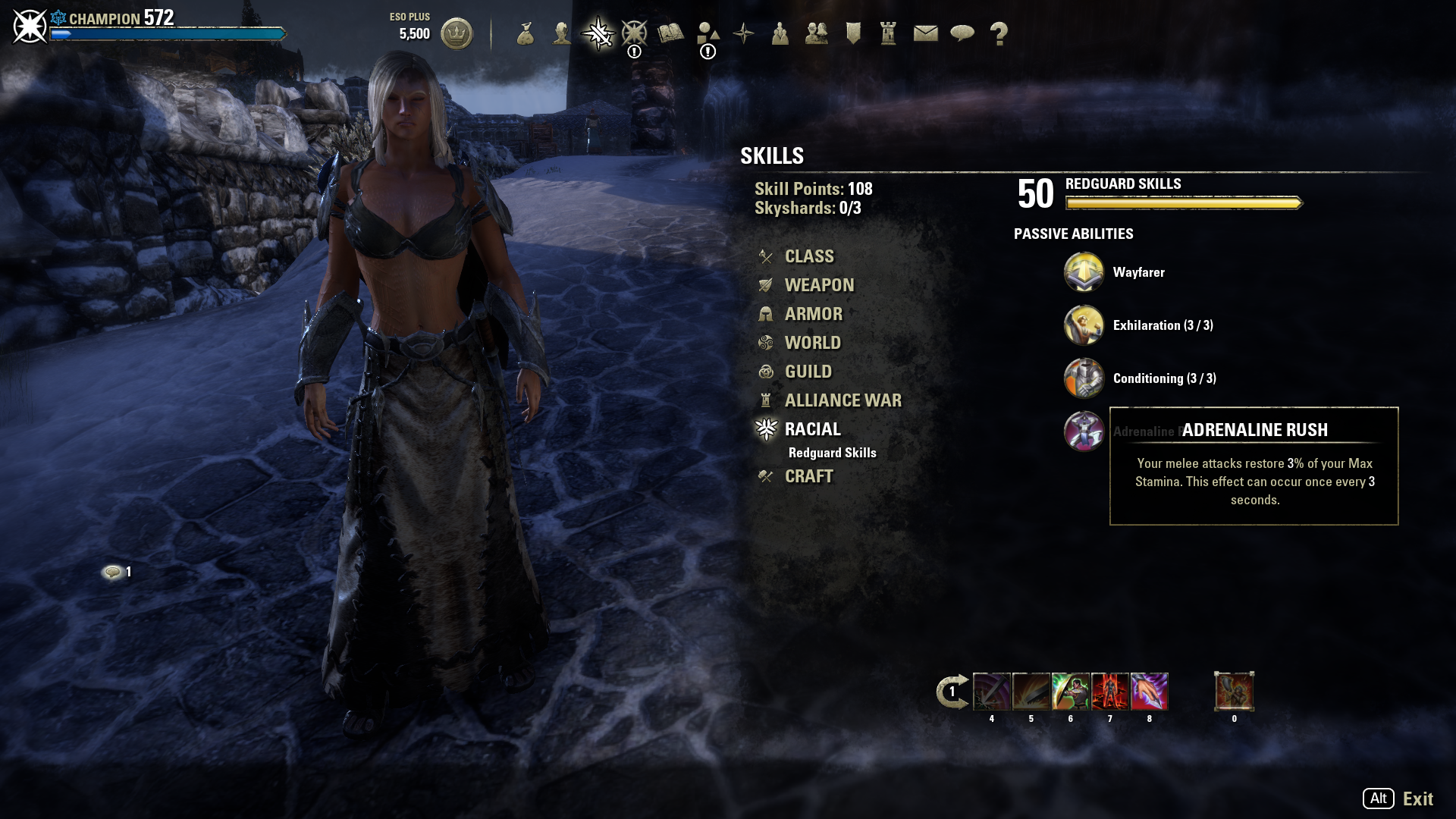Open the Craft skills category
Image resolution: width=1456 pixels, height=819 pixels.
click(x=808, y=476)
